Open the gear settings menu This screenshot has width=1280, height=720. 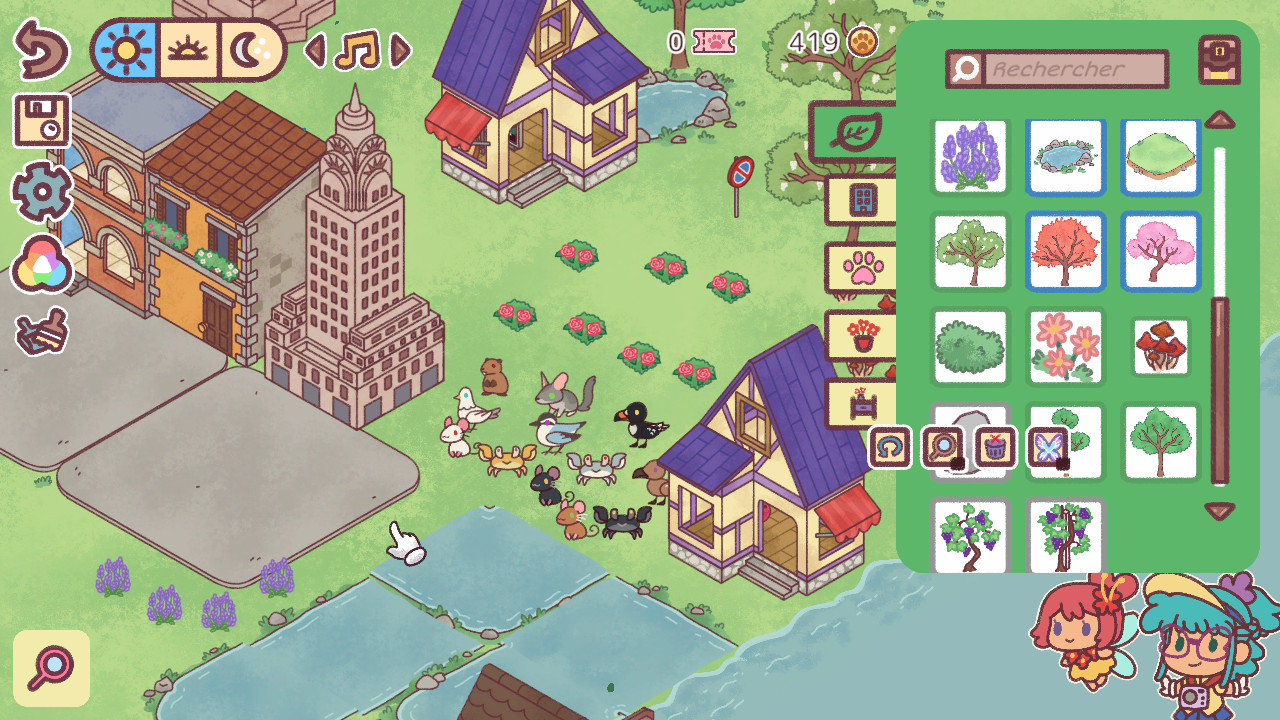click(x=41, y=190)
